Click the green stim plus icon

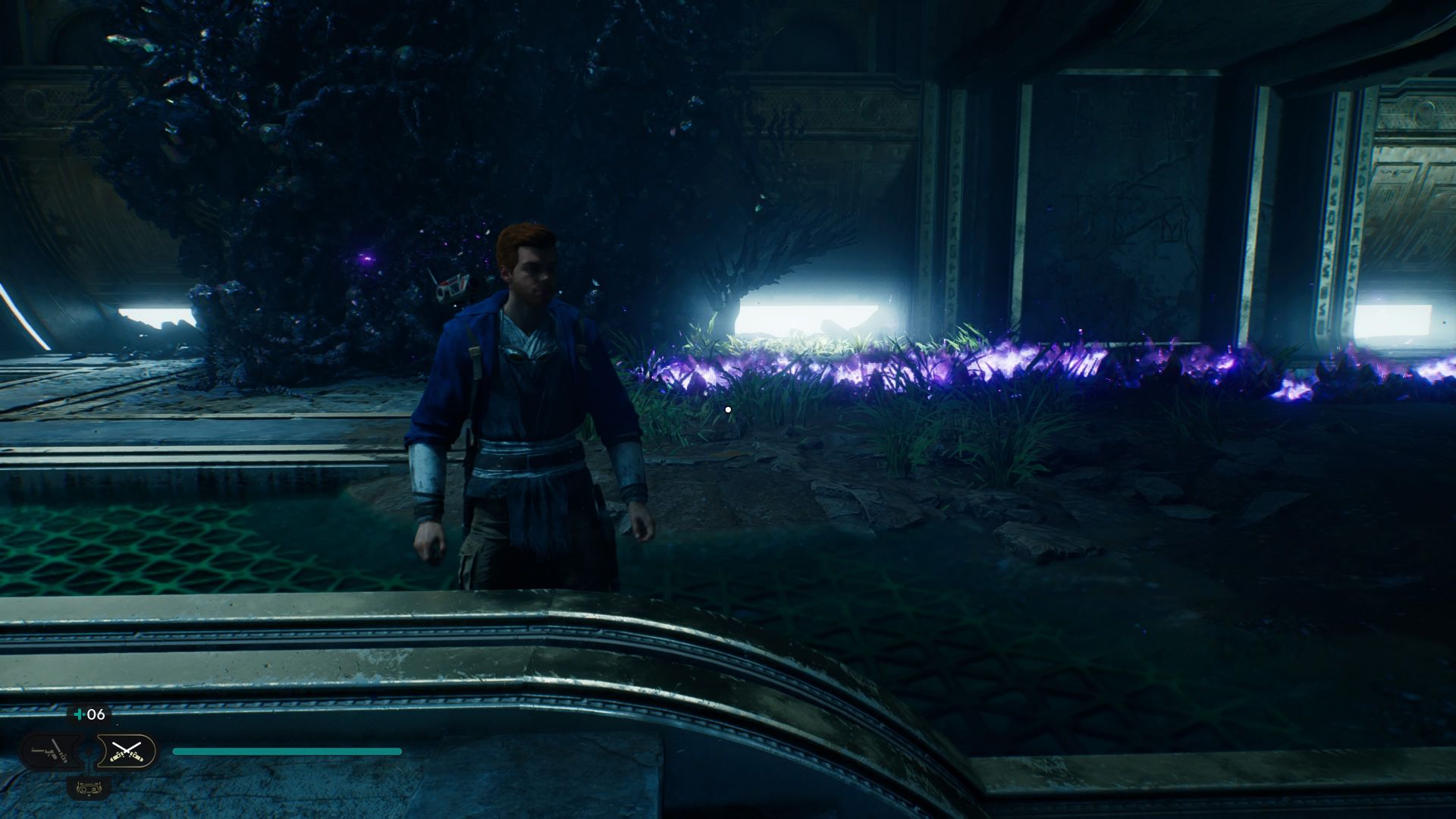tap(78, 714)
